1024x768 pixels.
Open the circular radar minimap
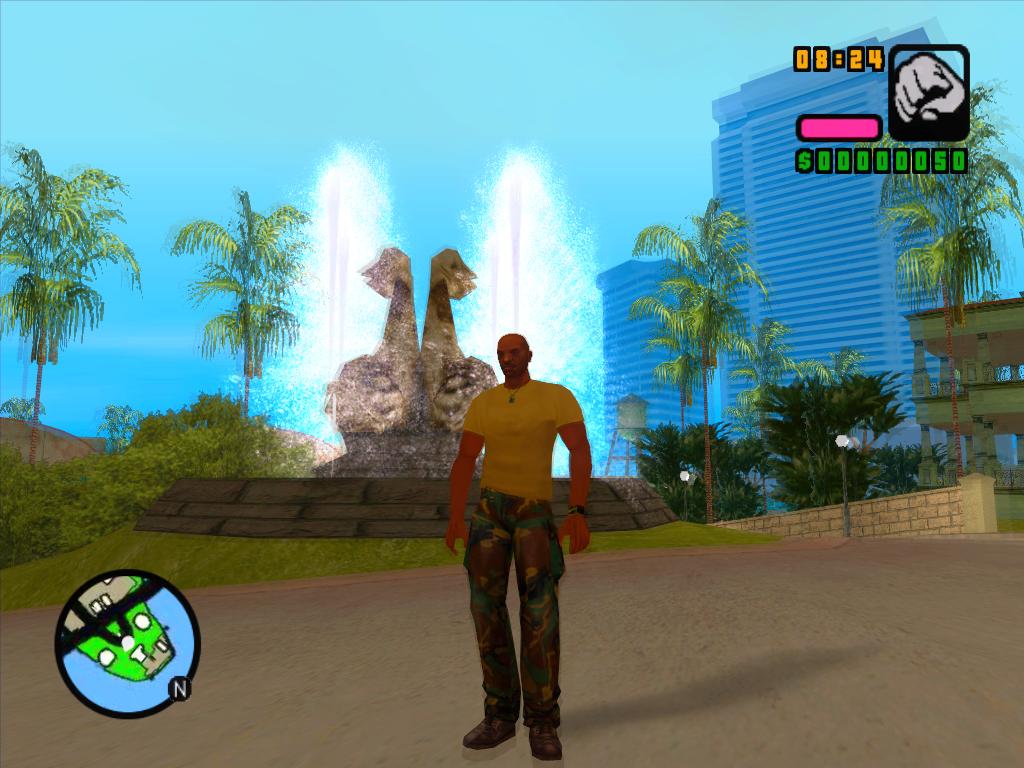pos(127,643)
